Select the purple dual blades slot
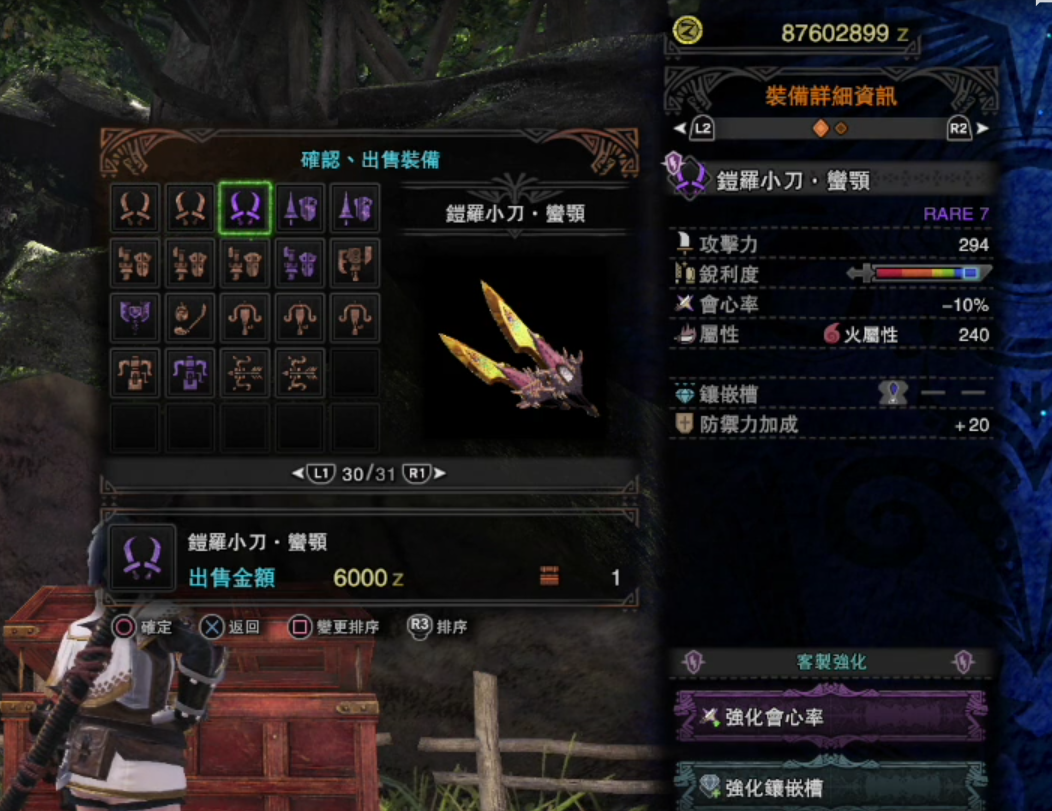 pos(245,208)
